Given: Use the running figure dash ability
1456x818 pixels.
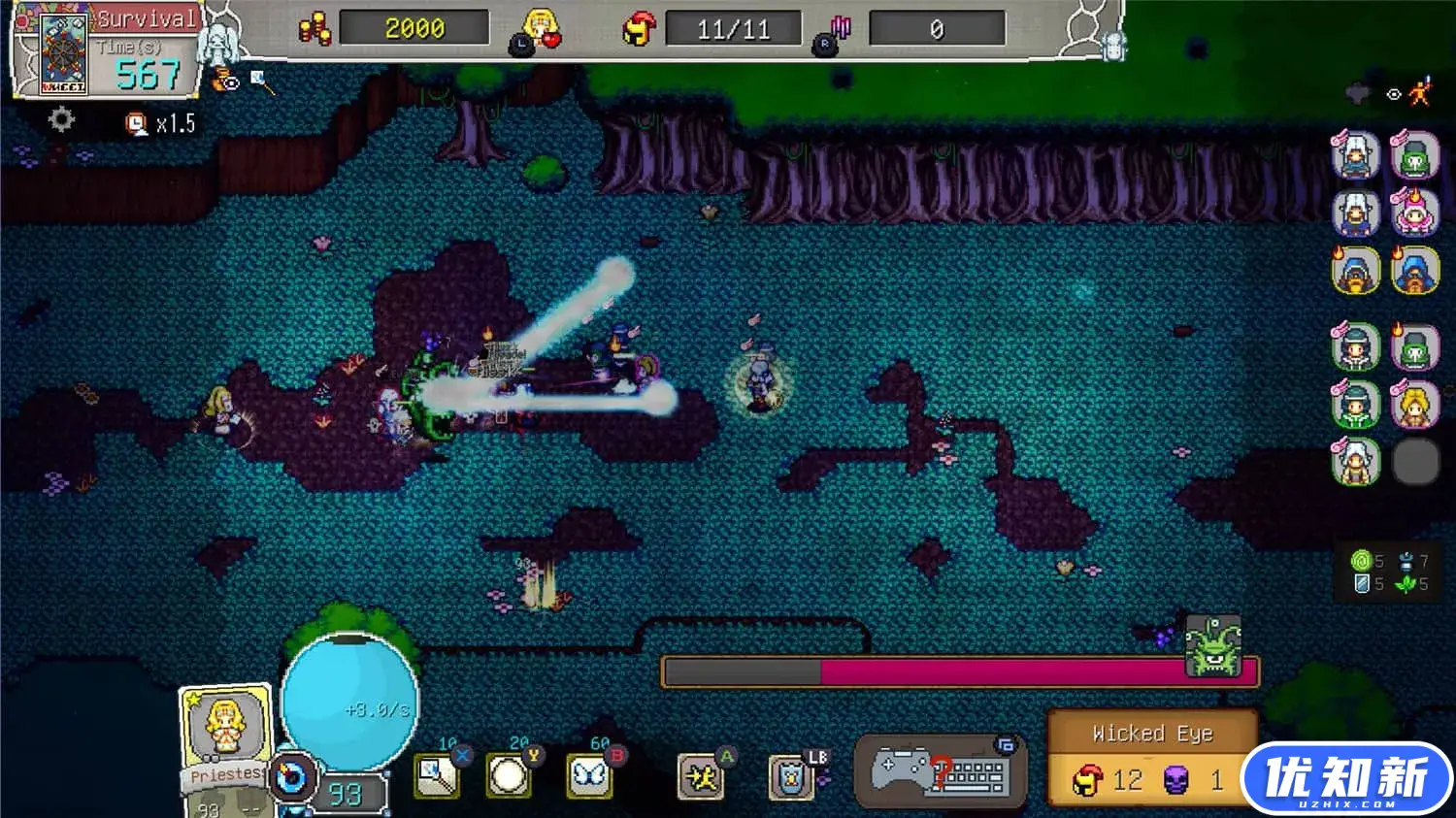Looking at the screenshot, I should click(701, 777).
